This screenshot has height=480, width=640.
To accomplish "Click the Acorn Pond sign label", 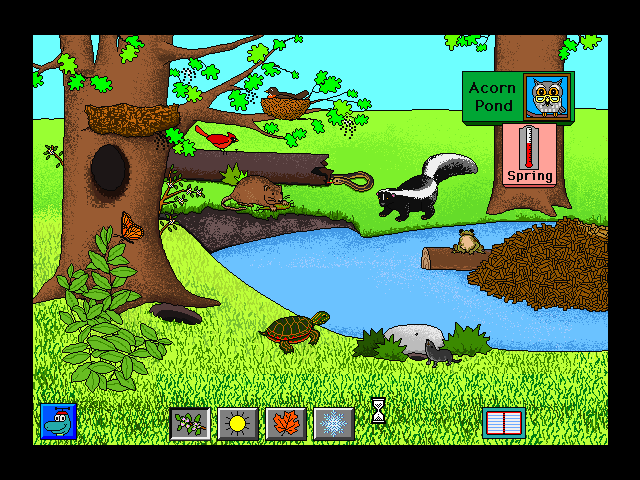I will 492,97.
